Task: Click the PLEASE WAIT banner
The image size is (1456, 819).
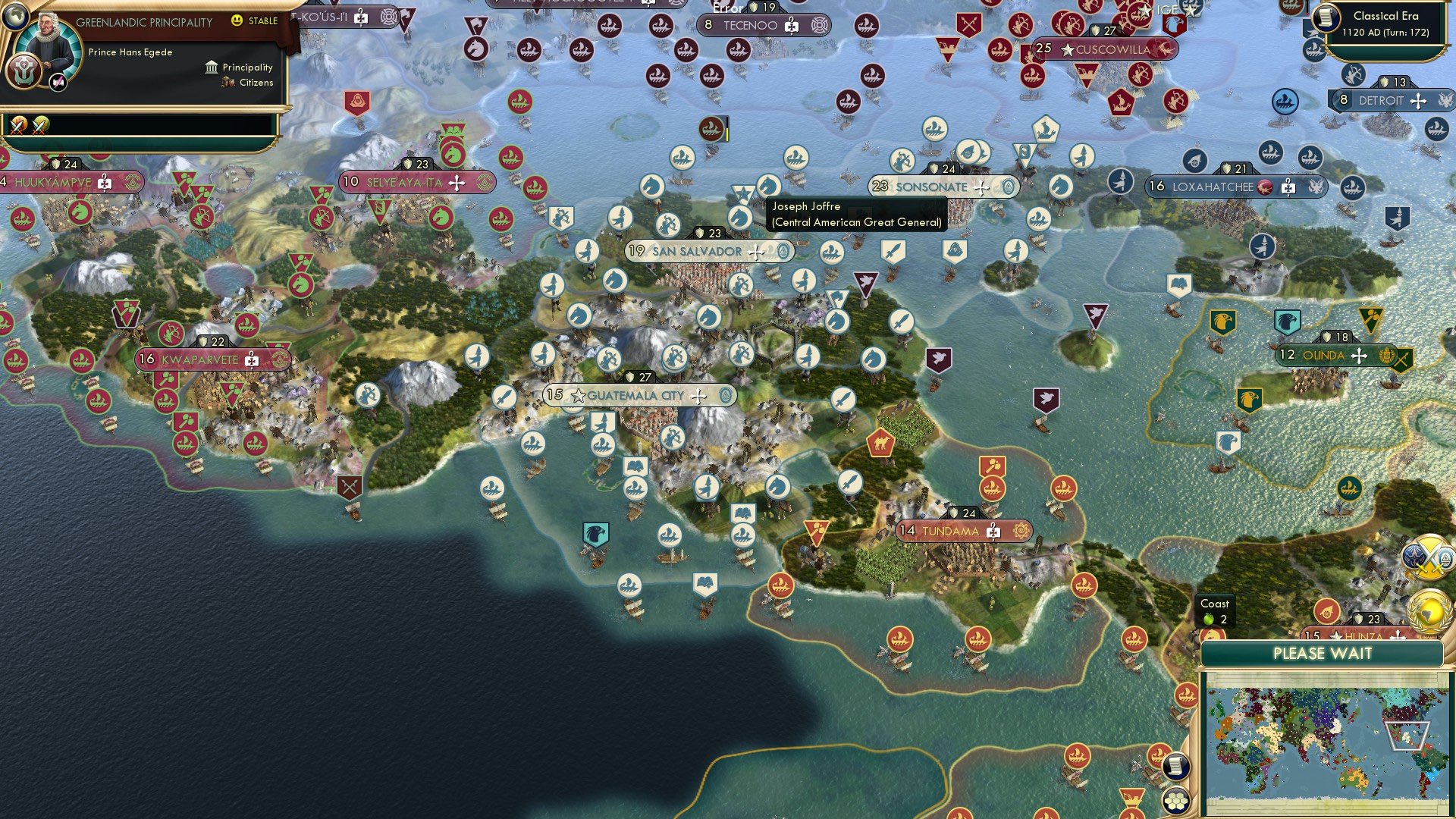Action: [1324, 653]
